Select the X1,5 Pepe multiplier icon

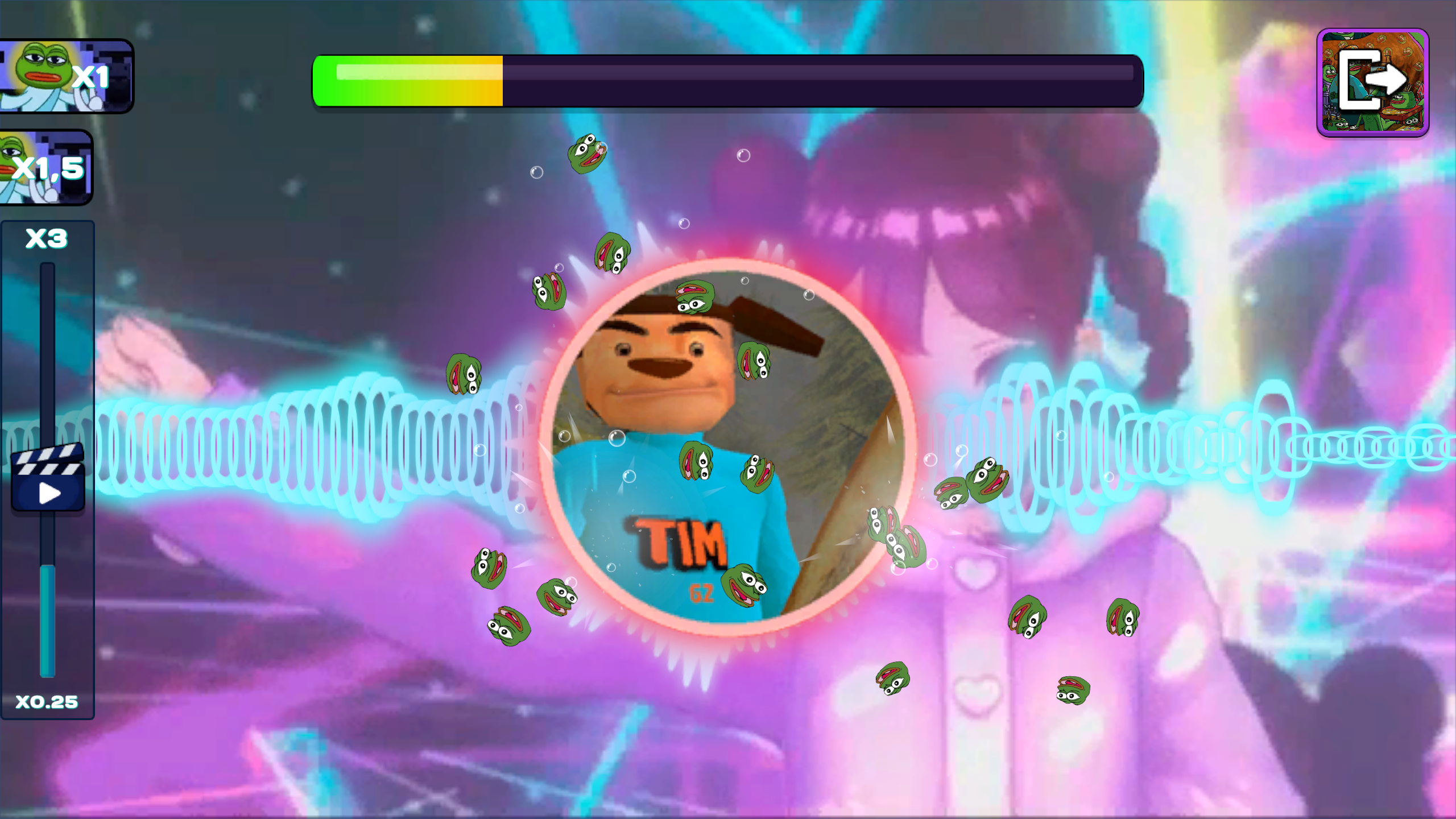coord(45,168)
